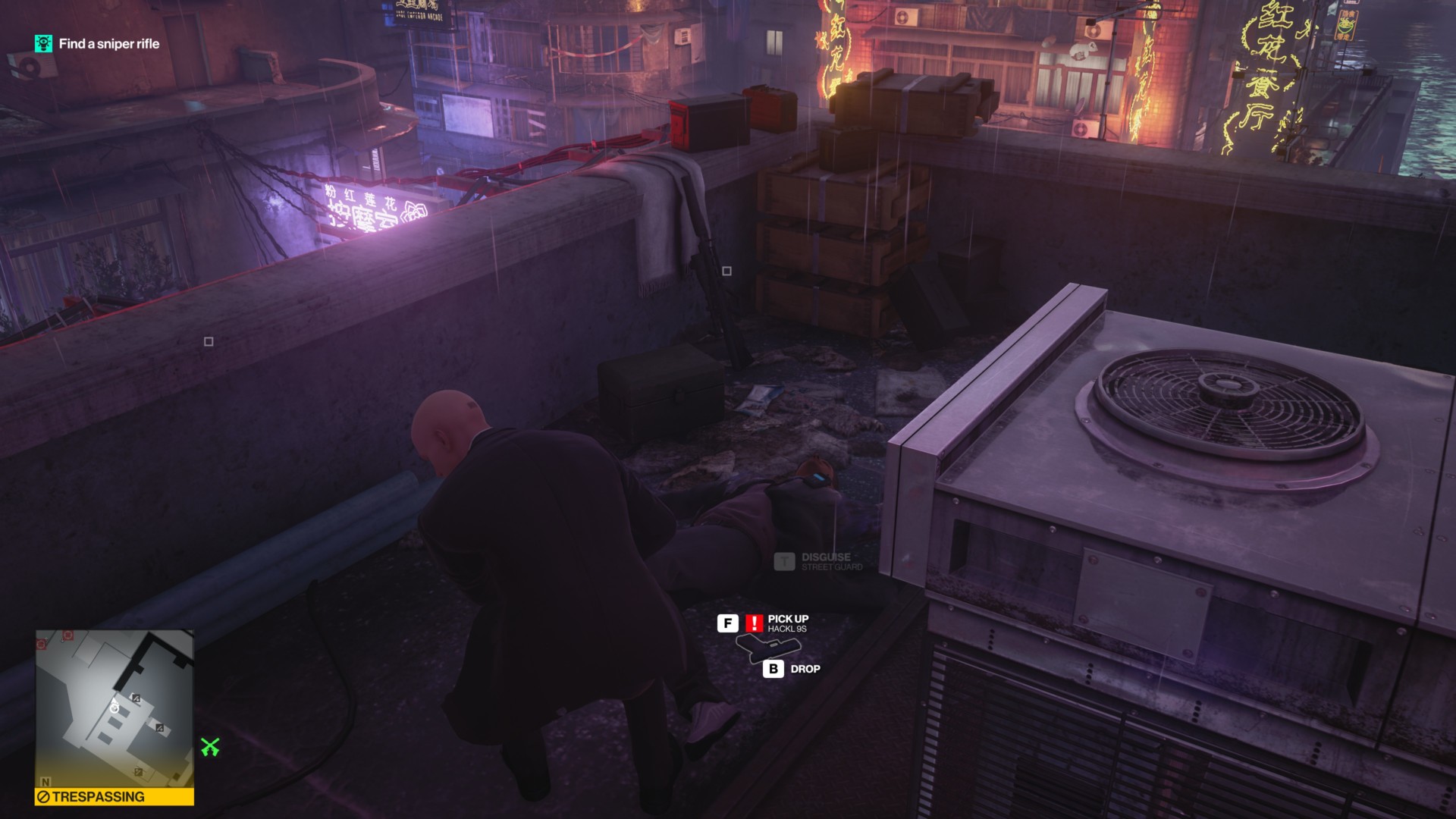Select the green crossed rifles indicator near the minimap

[211, 747]
